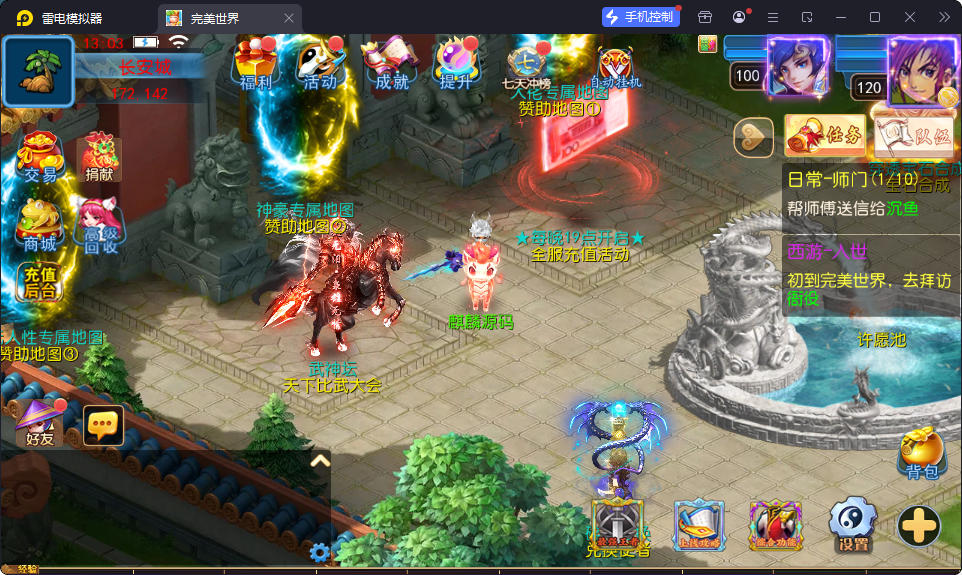This screenshot has width=962, height=575.
Task: Expand the yellow plus menu button
Action: tap(918, 525)
